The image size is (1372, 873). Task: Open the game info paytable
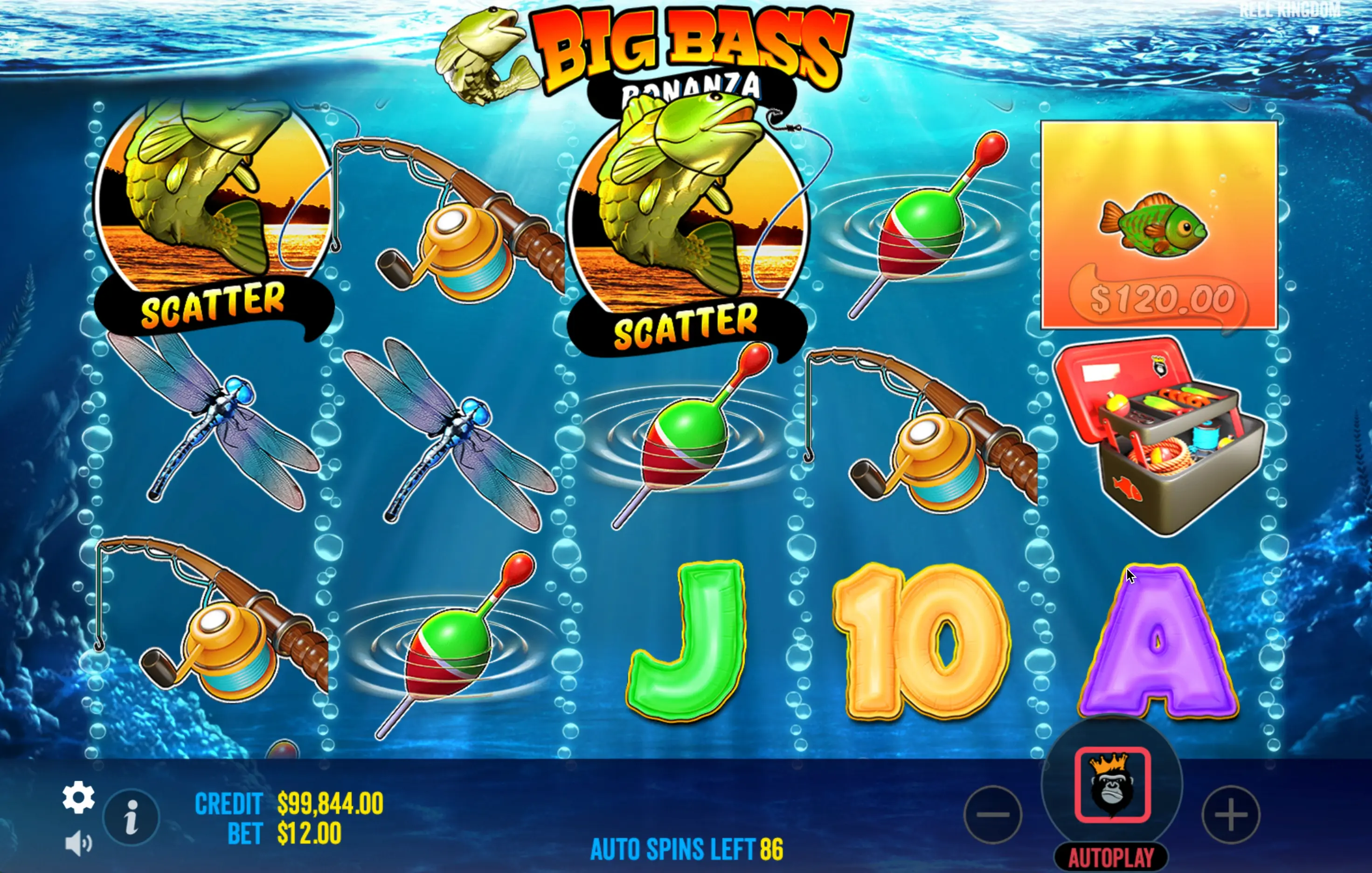(132, 817)
